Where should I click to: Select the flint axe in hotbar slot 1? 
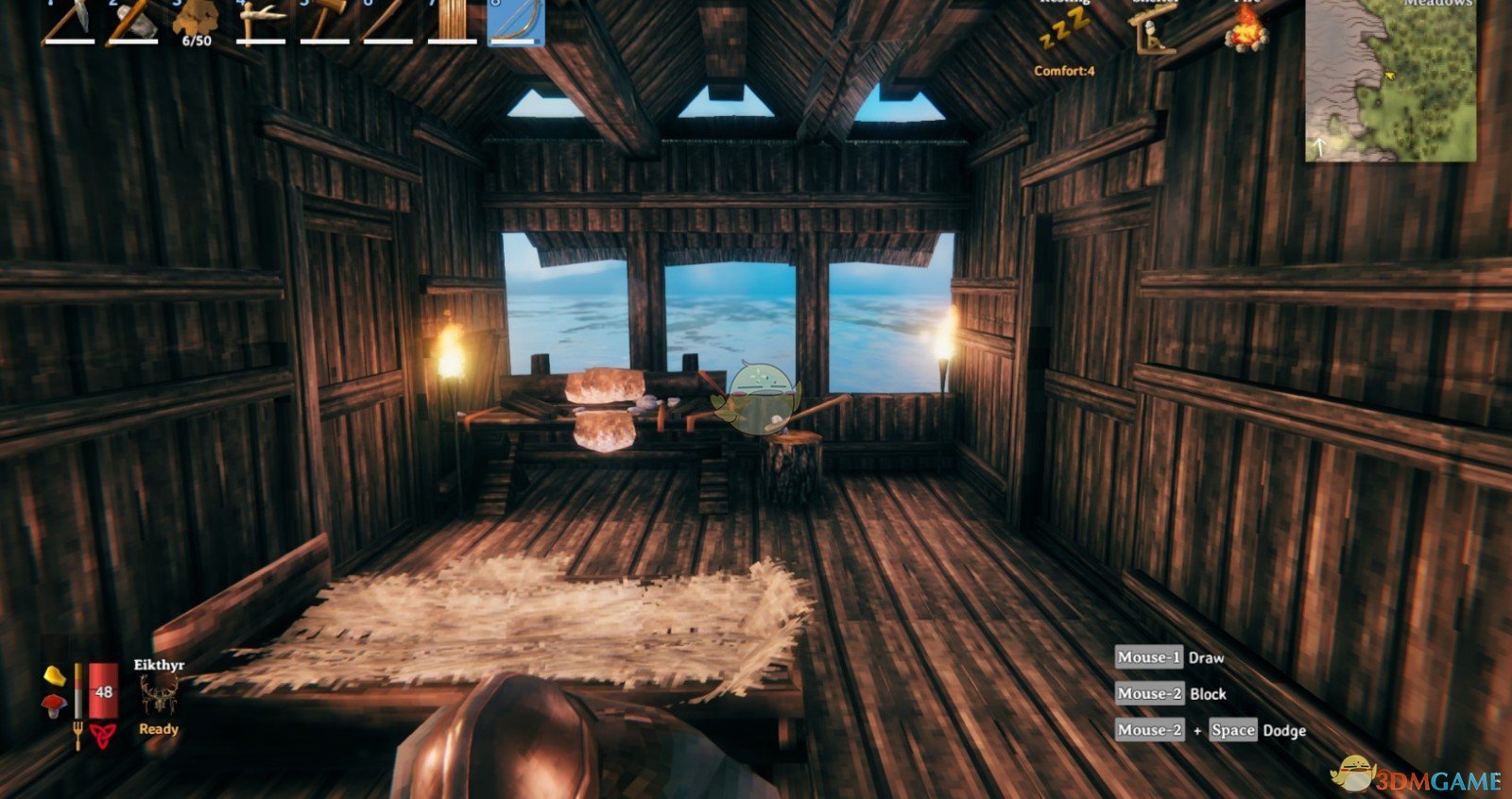click(x=66, y=24)
